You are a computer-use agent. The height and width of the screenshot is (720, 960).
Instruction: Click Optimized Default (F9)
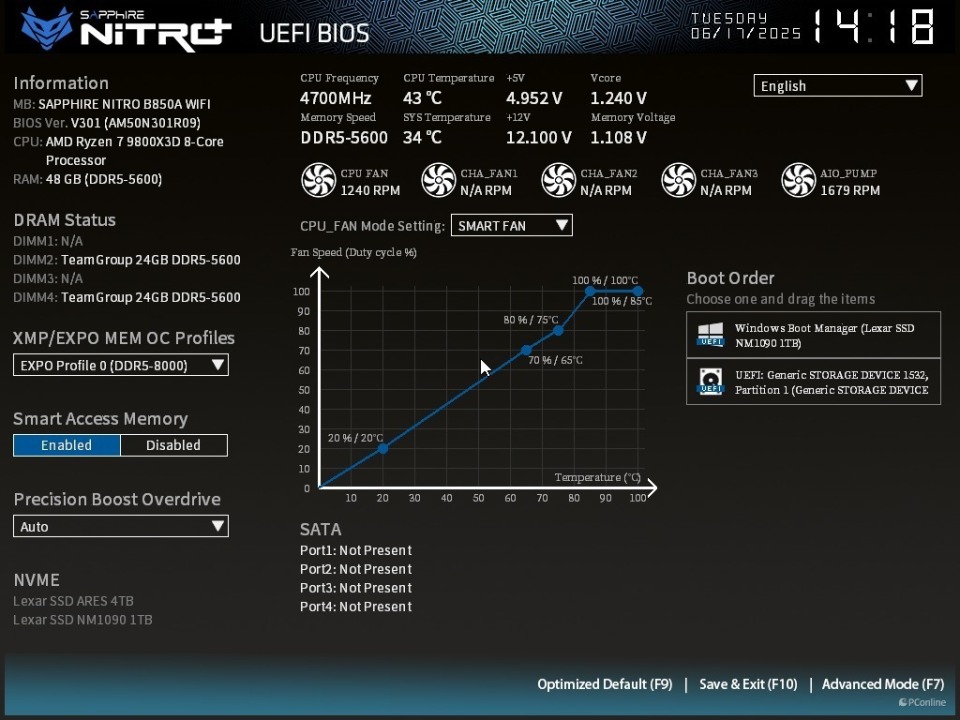pos(604,684)
